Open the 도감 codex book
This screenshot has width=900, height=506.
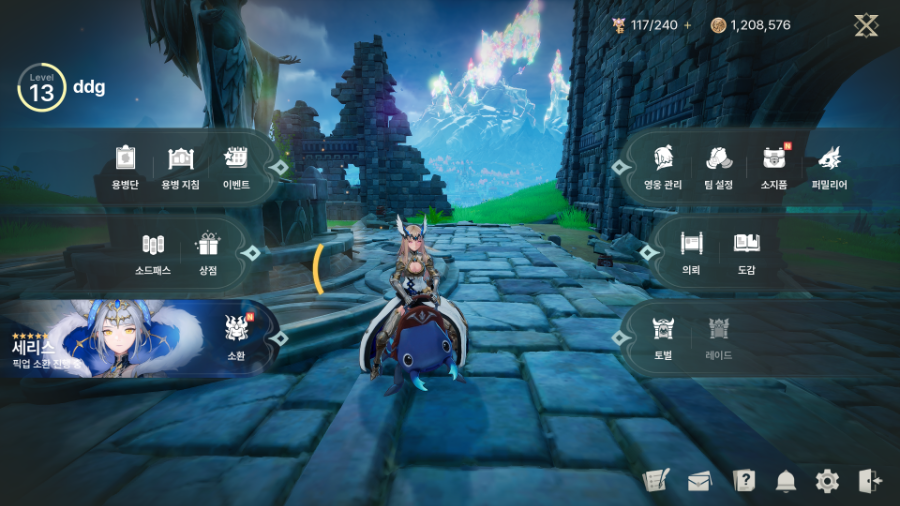point(746,251)
